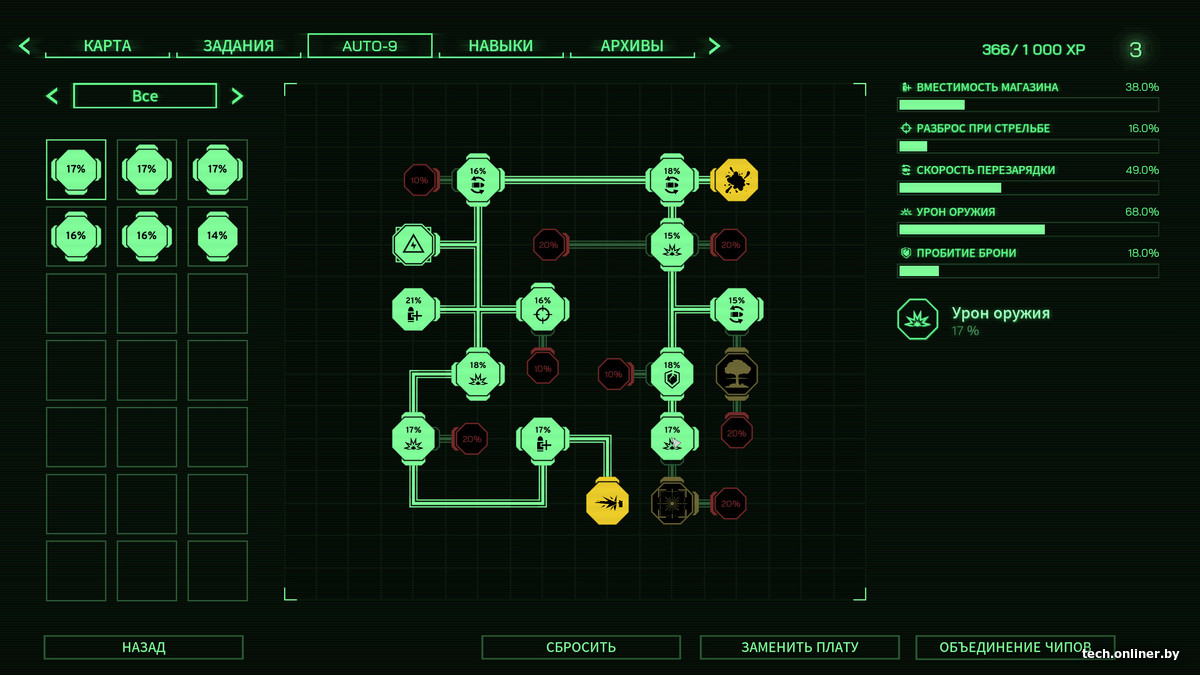Select the 14% chip in inventory
Image resolution: width=1200 pixels, height=675 pixels.
pyautogui.click(x=217, y=236)
